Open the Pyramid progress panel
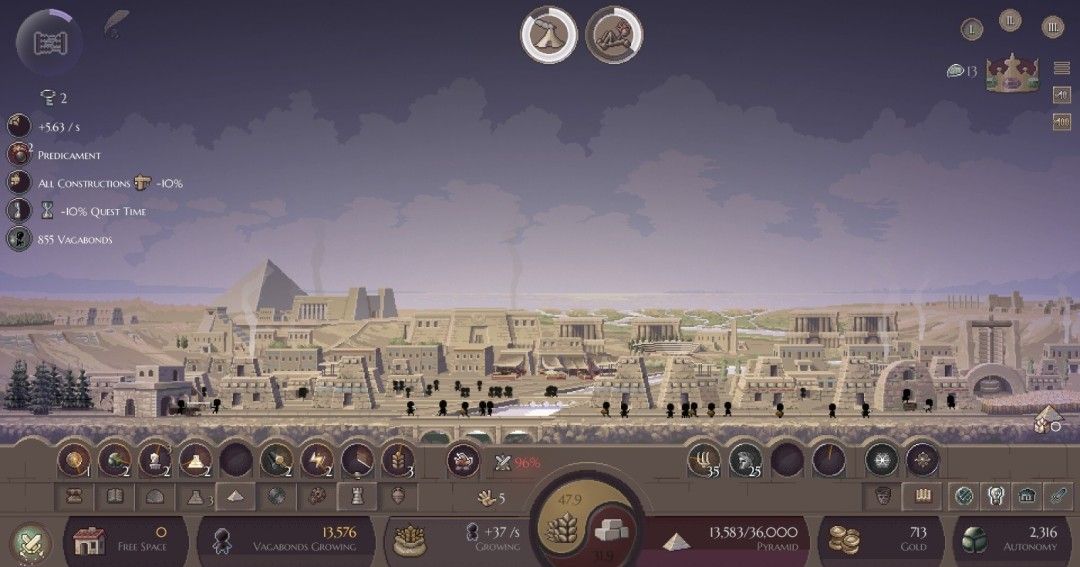Screen dimensions: 1080x567 [x=730, y=540]
